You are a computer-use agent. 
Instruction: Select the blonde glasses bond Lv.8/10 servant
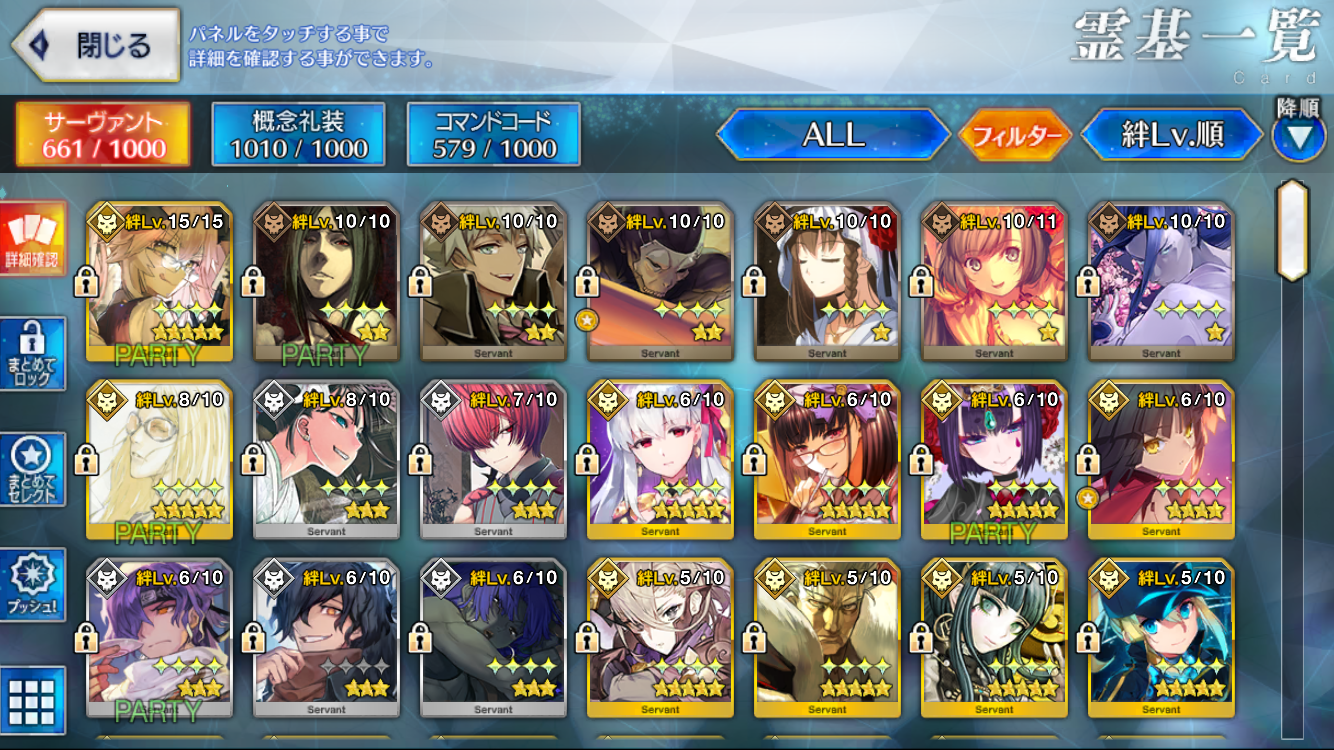160,460
